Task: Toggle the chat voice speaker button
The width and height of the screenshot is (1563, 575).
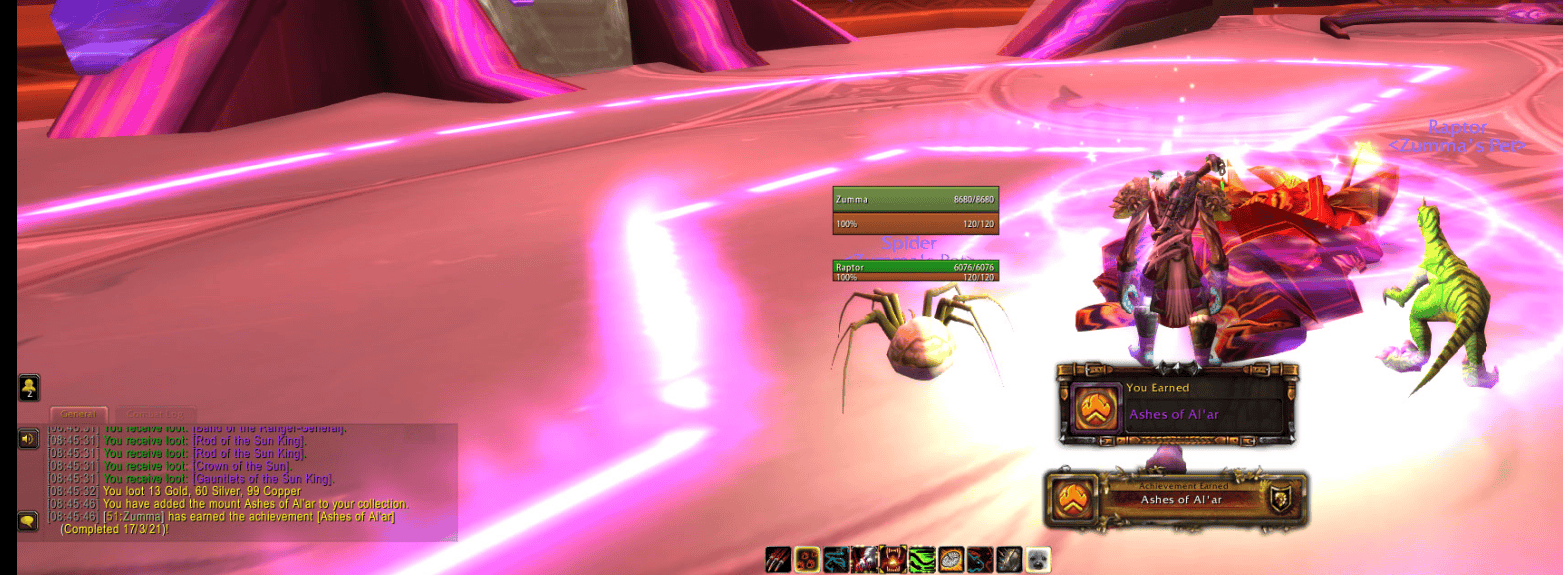Action: pyautogui.click(x=28, y=438)
